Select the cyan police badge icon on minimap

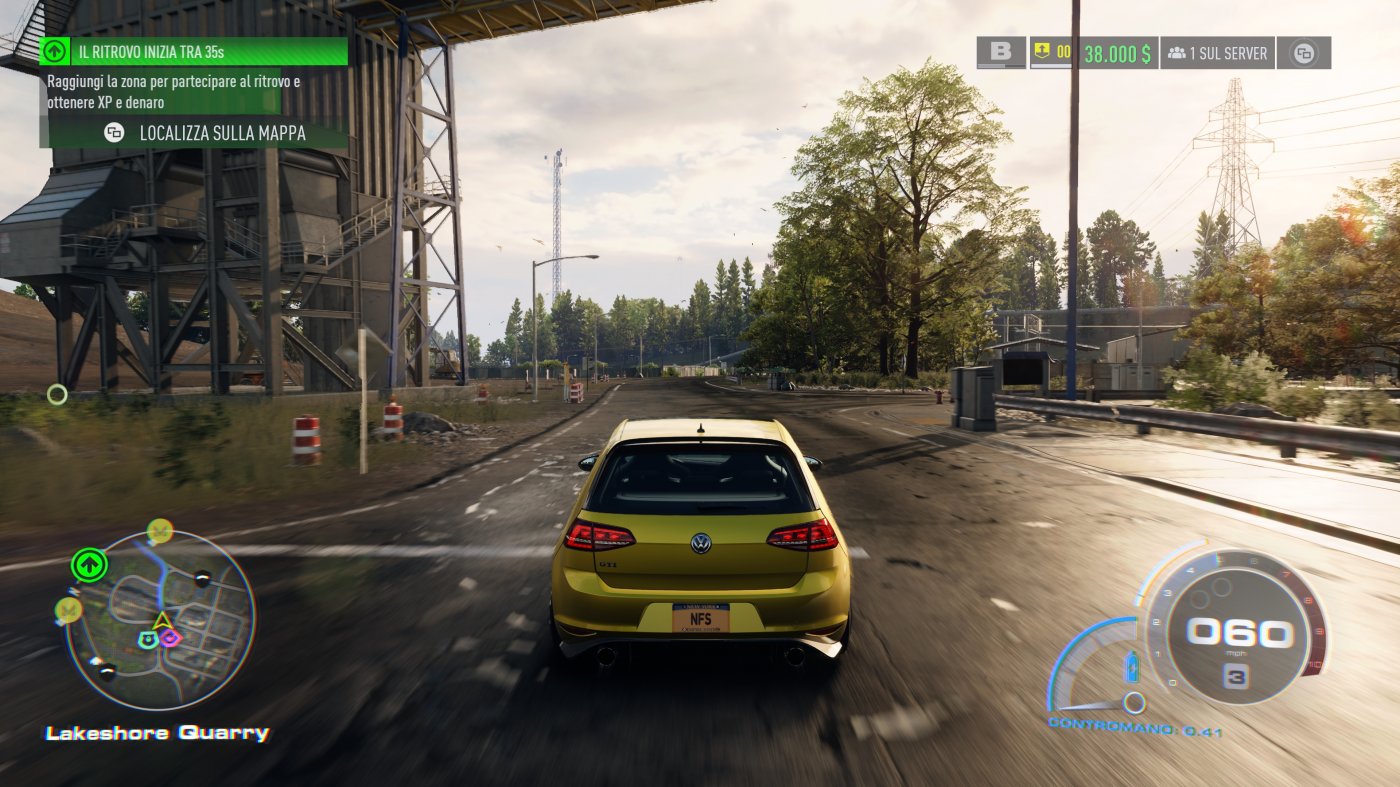click(149, 638)
